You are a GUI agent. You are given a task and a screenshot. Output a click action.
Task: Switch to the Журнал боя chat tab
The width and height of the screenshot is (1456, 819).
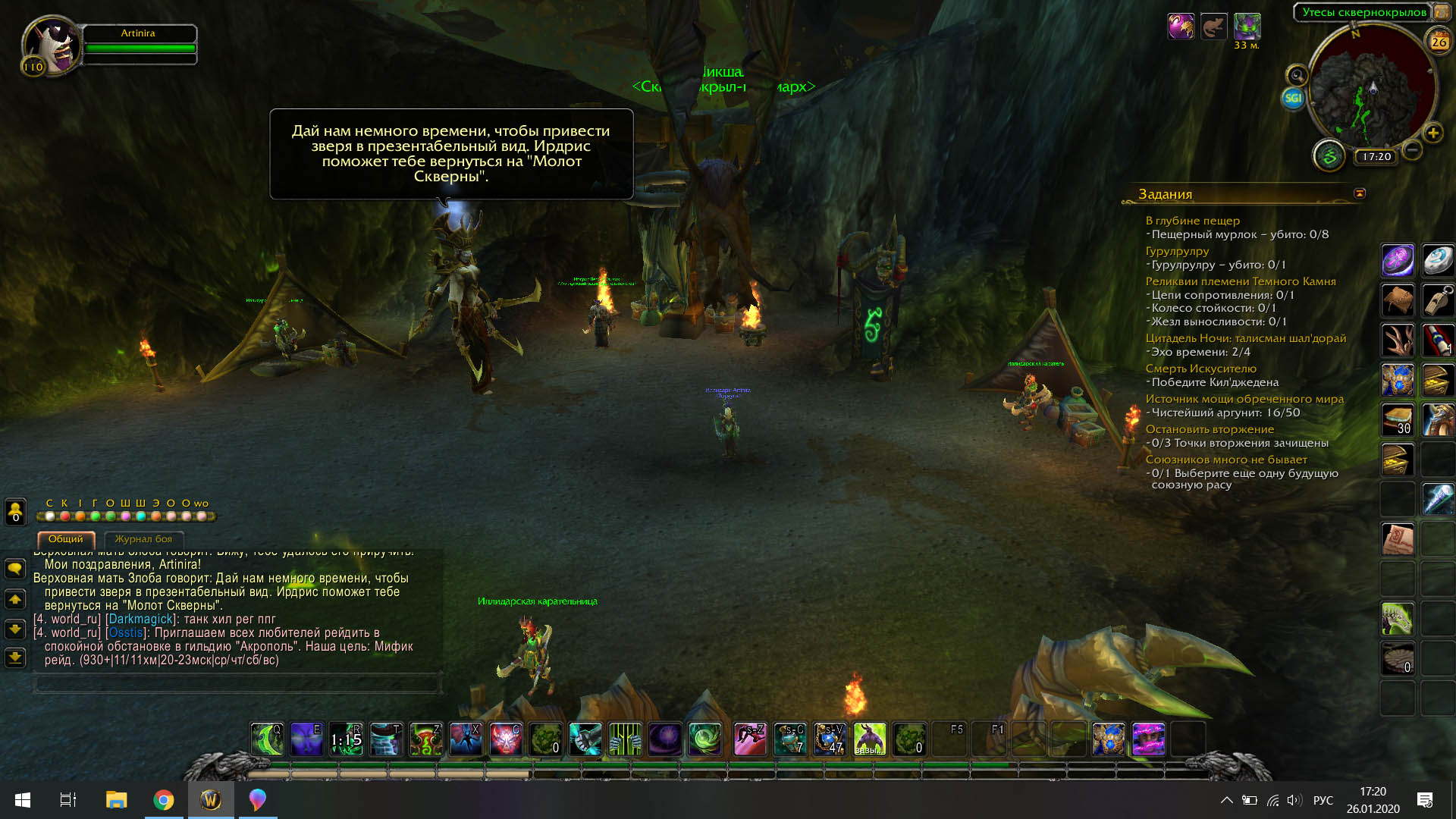point(143,539)
